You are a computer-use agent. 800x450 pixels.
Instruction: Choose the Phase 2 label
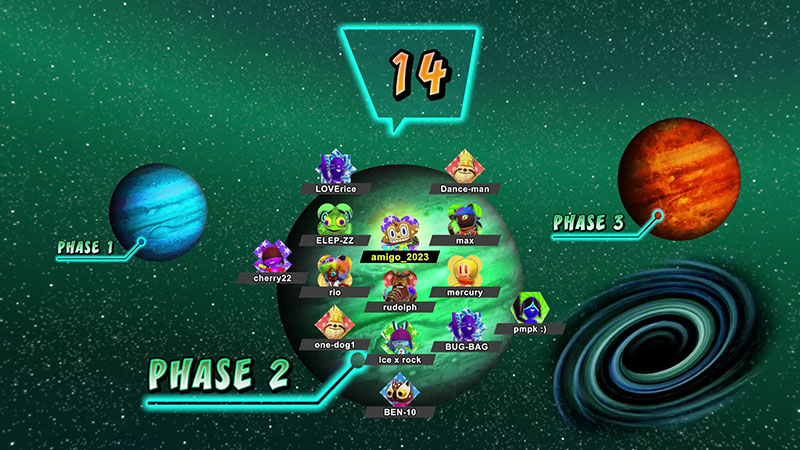219,373
